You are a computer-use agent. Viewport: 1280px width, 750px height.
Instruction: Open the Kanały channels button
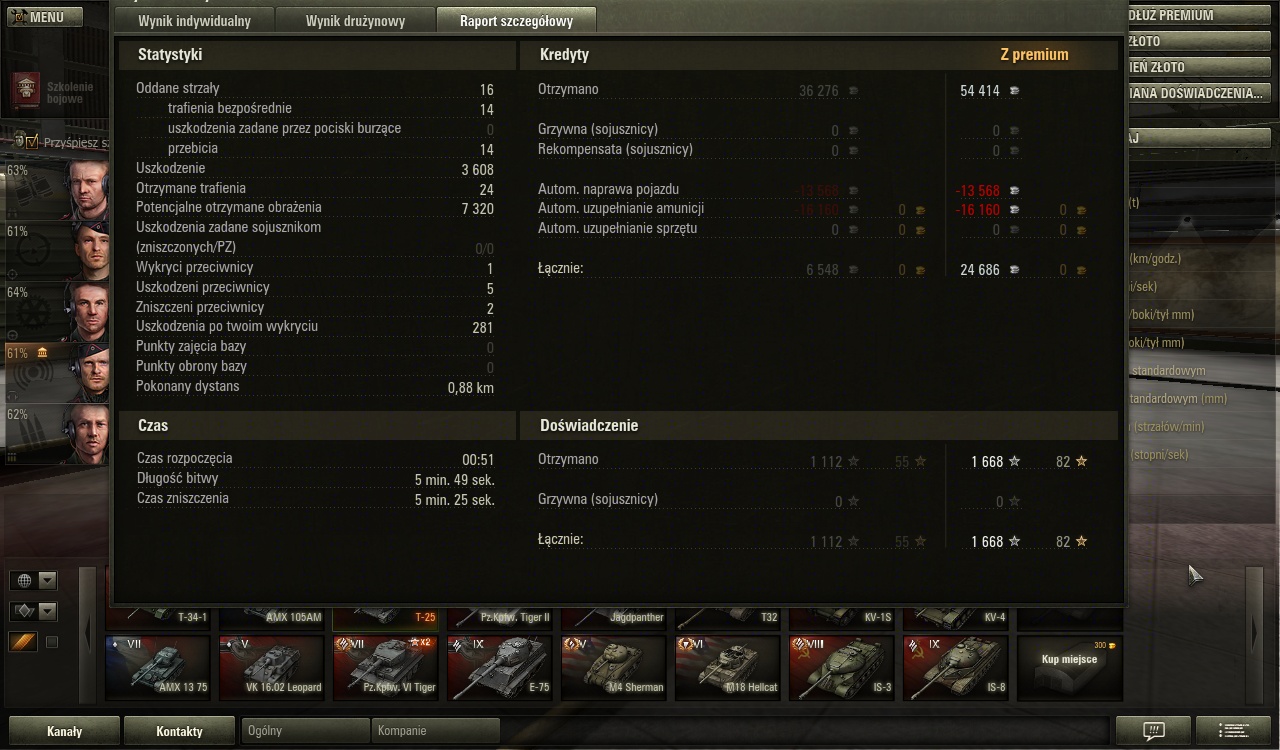pyautogui.click(x=64, y=731)
